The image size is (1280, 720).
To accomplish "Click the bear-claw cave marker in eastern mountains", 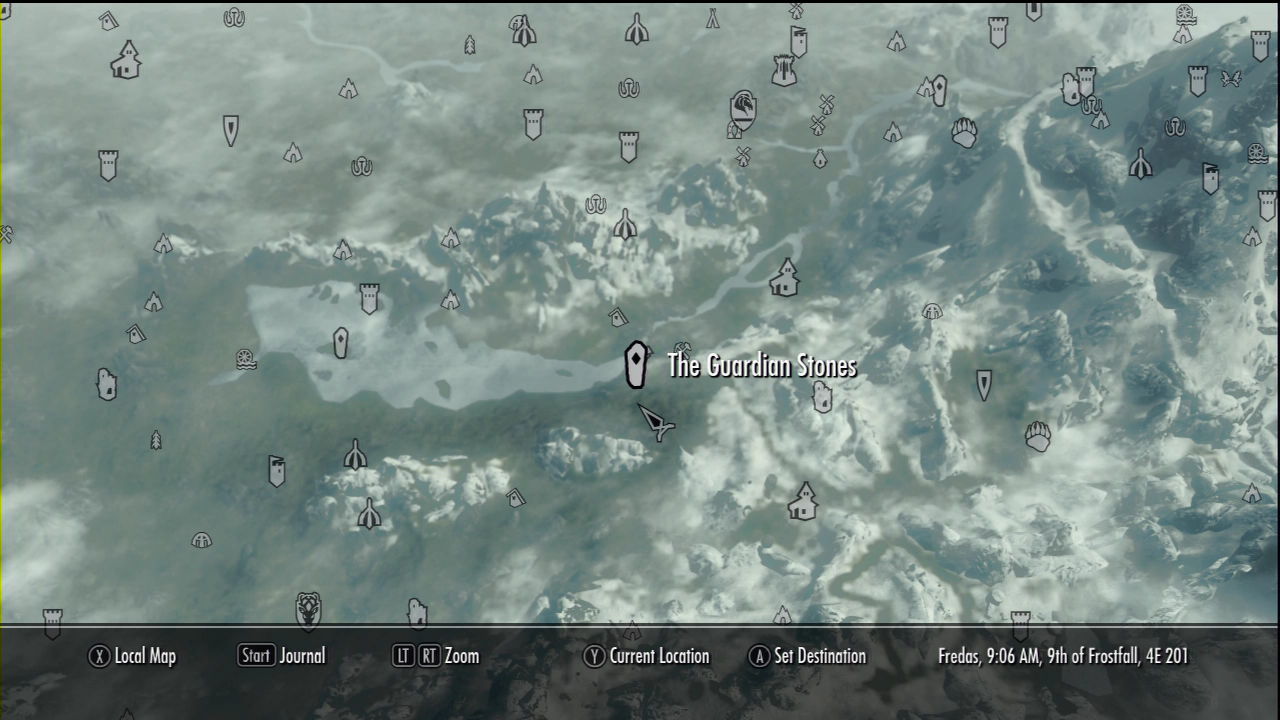I will pyautogui.click(x=1037, y=435).
